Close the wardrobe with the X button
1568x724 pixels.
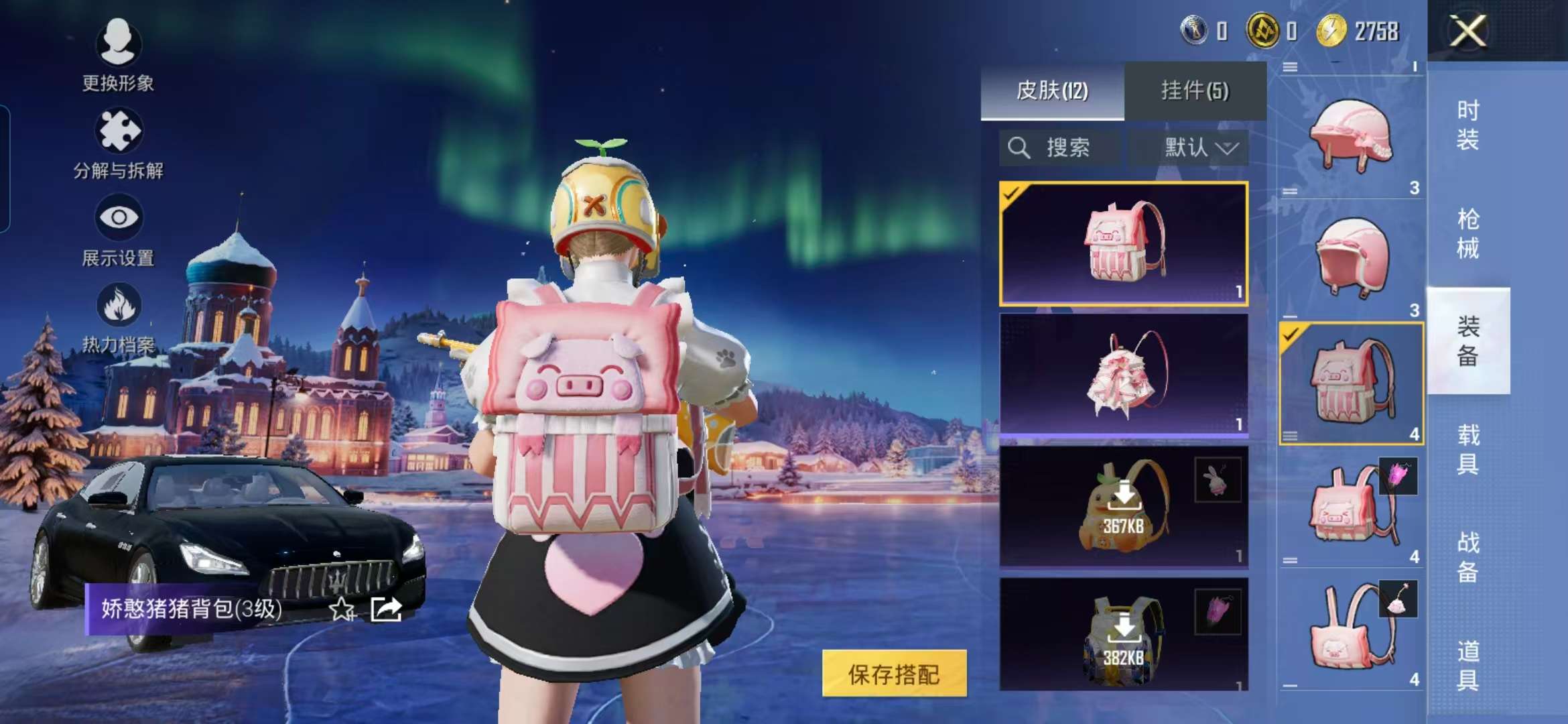(1467, 32)
